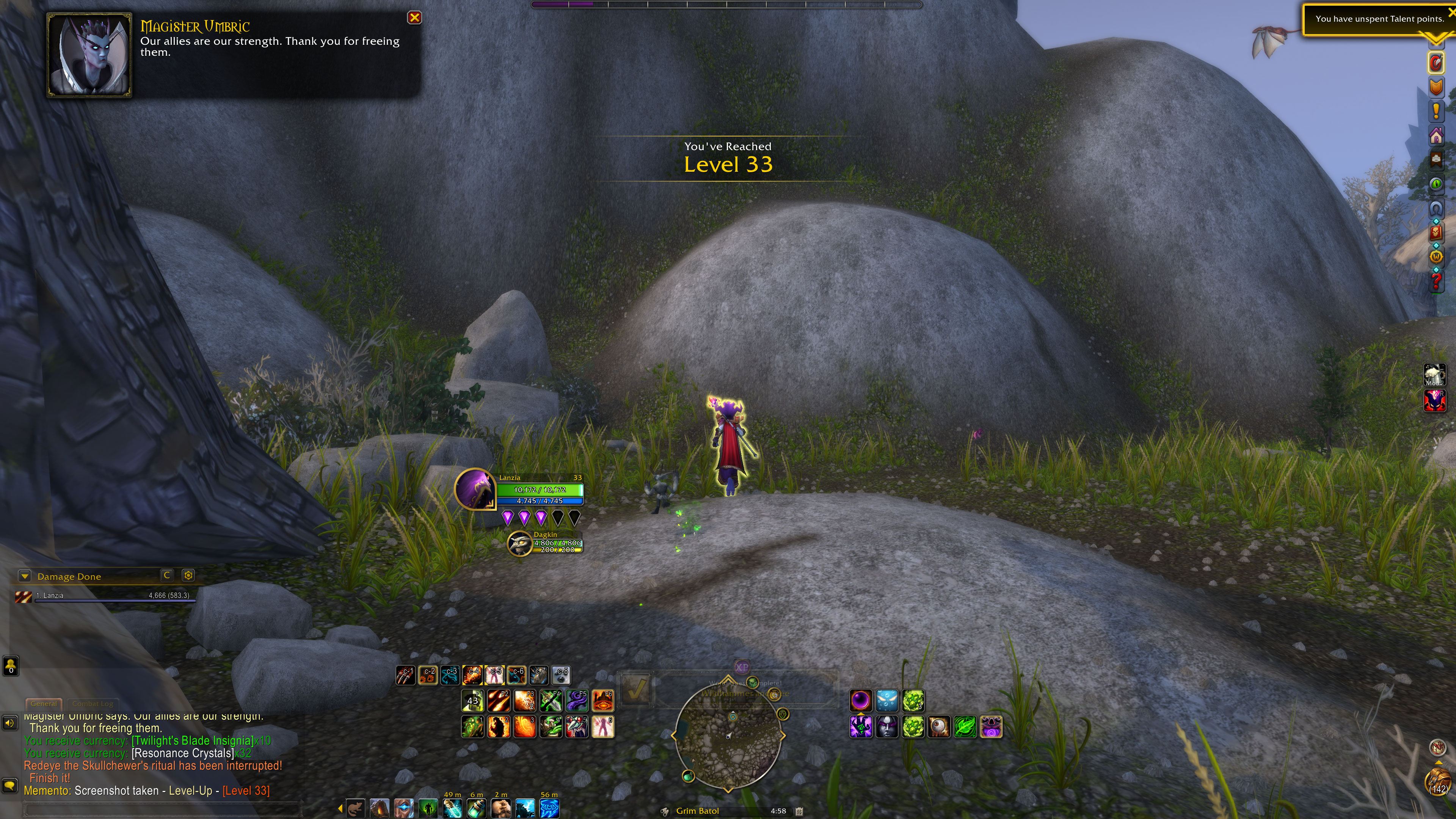Screen dimensions: 1456x819
Task: Open the backpack bag showing 142
Action: pyautogui.click(x=1438, y=782)
